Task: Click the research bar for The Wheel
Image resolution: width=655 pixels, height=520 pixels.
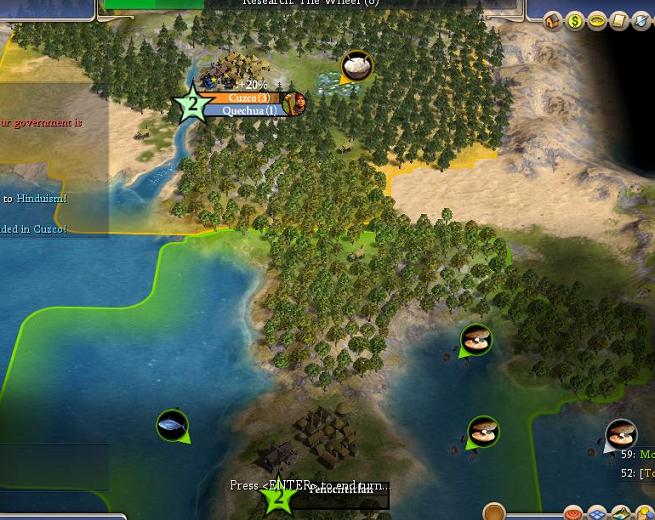Action: (310, 4)
